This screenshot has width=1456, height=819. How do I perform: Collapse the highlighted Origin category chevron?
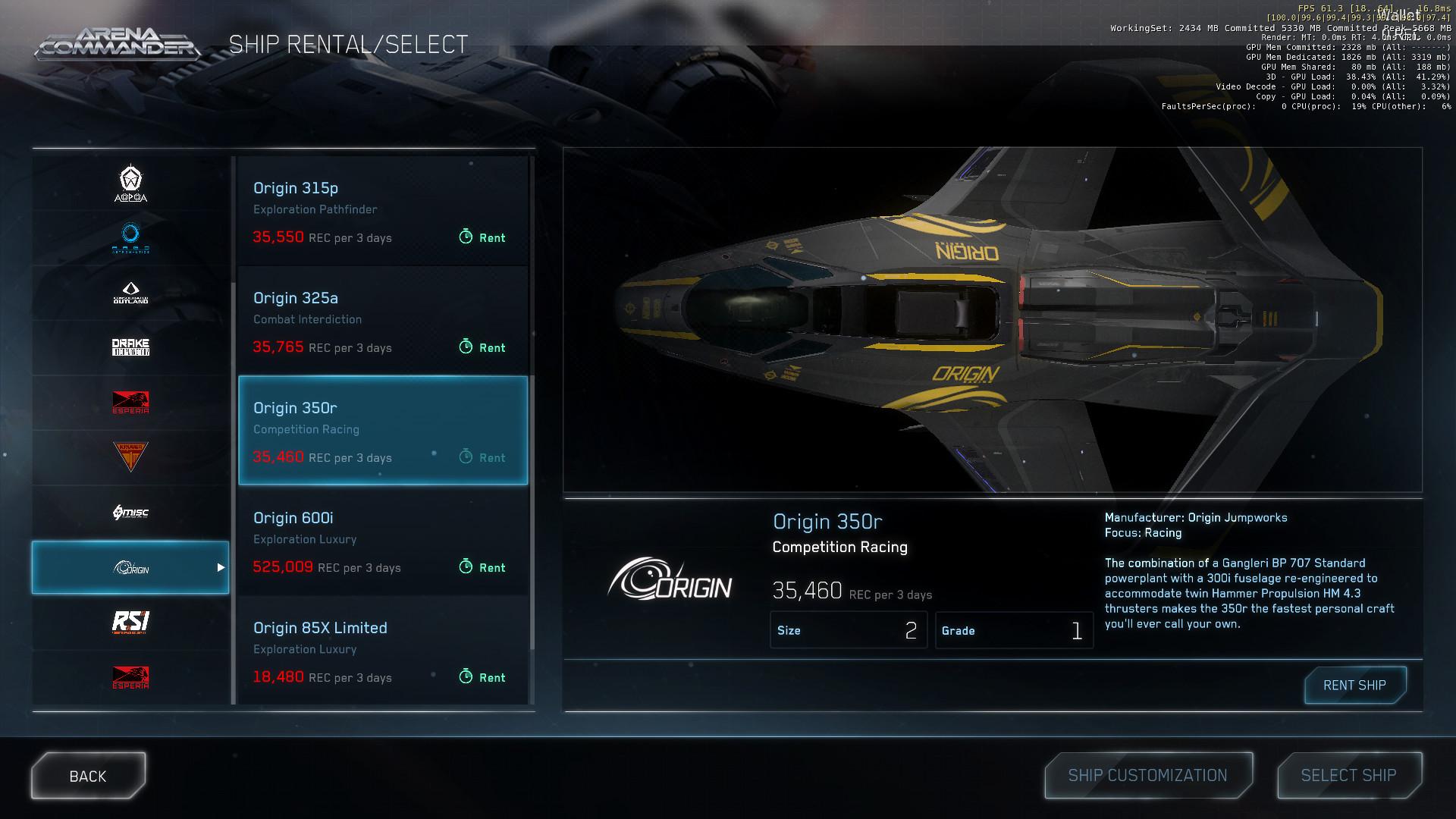(x=222, y=567)
